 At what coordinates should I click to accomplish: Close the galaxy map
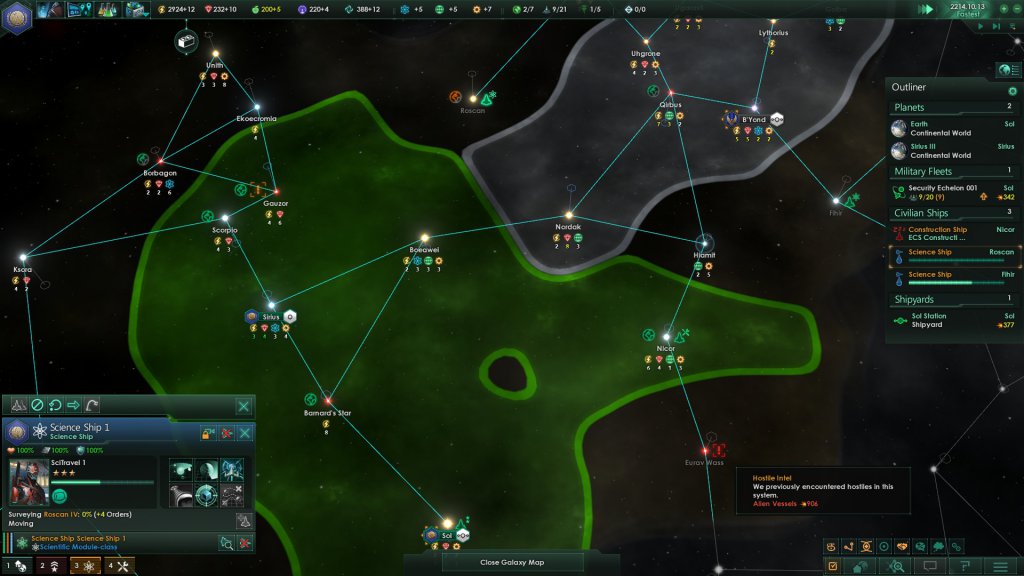tap(511, 562)
